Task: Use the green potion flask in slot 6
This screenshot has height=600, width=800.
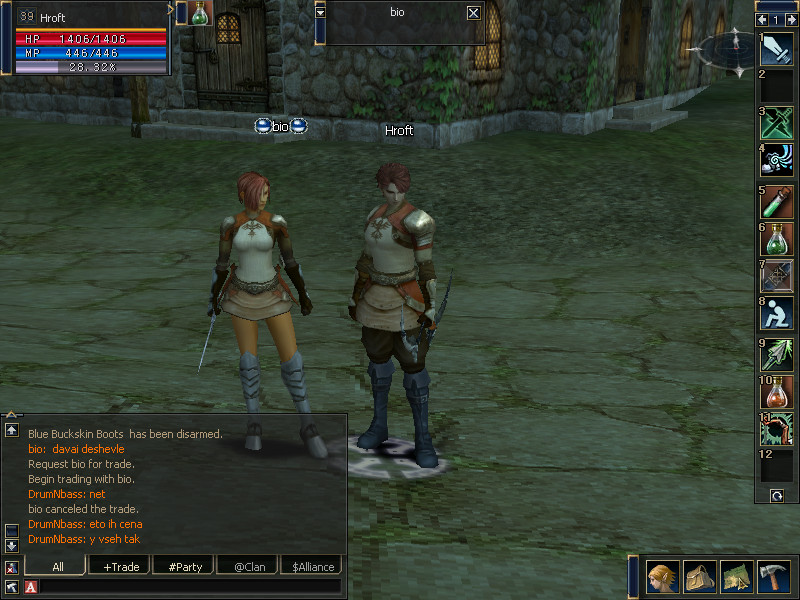Action: pos(777,238)
